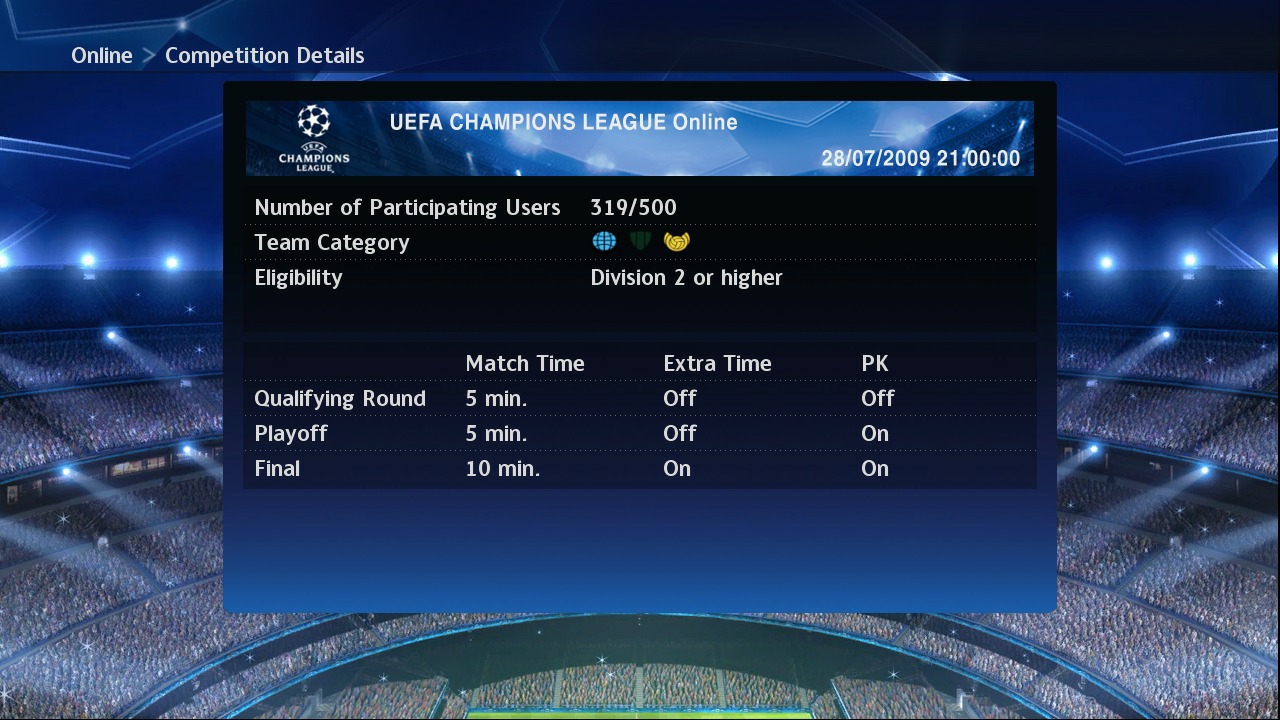
Task: Open the Online menu in the breadcrumb
Action: [101, 55]
